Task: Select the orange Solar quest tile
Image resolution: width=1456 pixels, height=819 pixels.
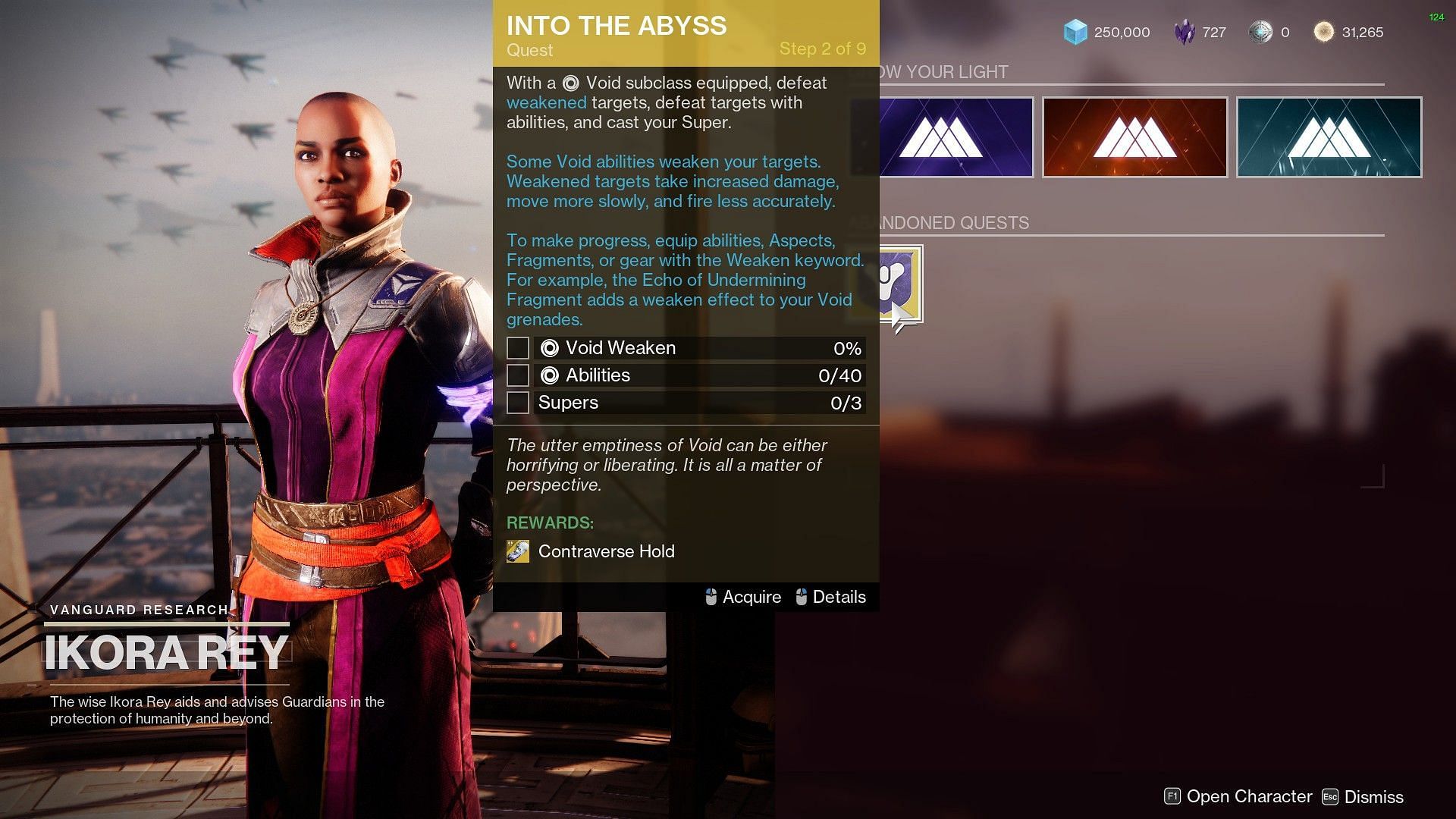Action: (1134, 137)
